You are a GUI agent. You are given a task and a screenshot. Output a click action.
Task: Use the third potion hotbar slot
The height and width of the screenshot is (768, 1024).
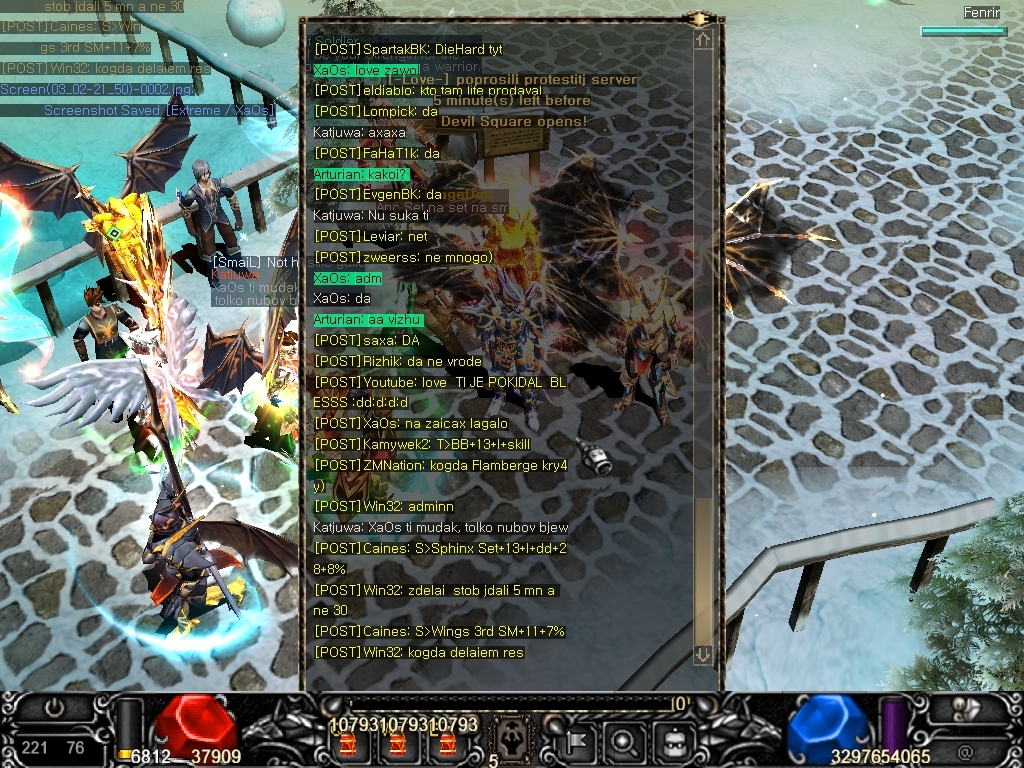pyautogui.click(x=447, y=745)
